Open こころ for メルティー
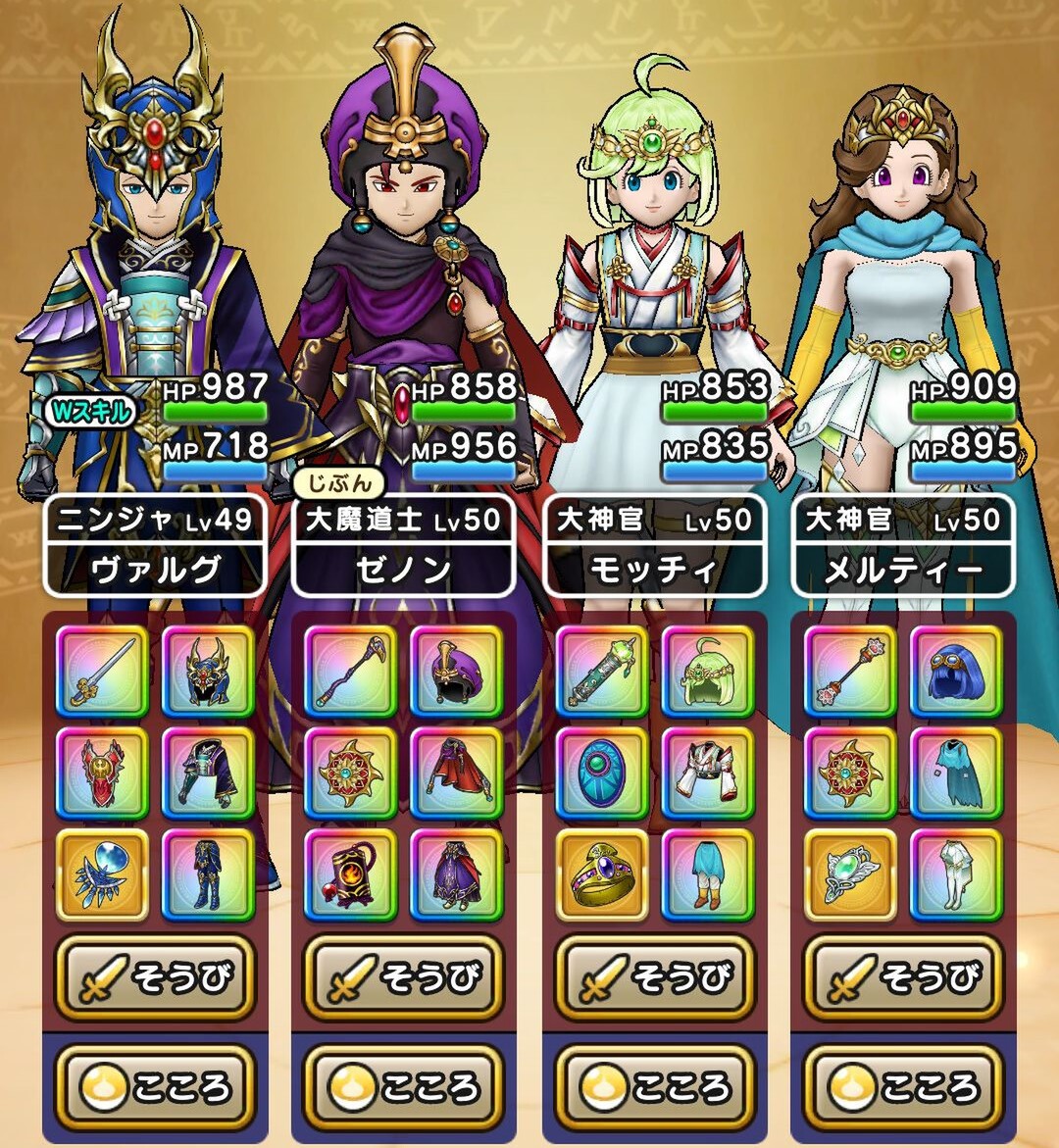 [x=902, y=1086]
